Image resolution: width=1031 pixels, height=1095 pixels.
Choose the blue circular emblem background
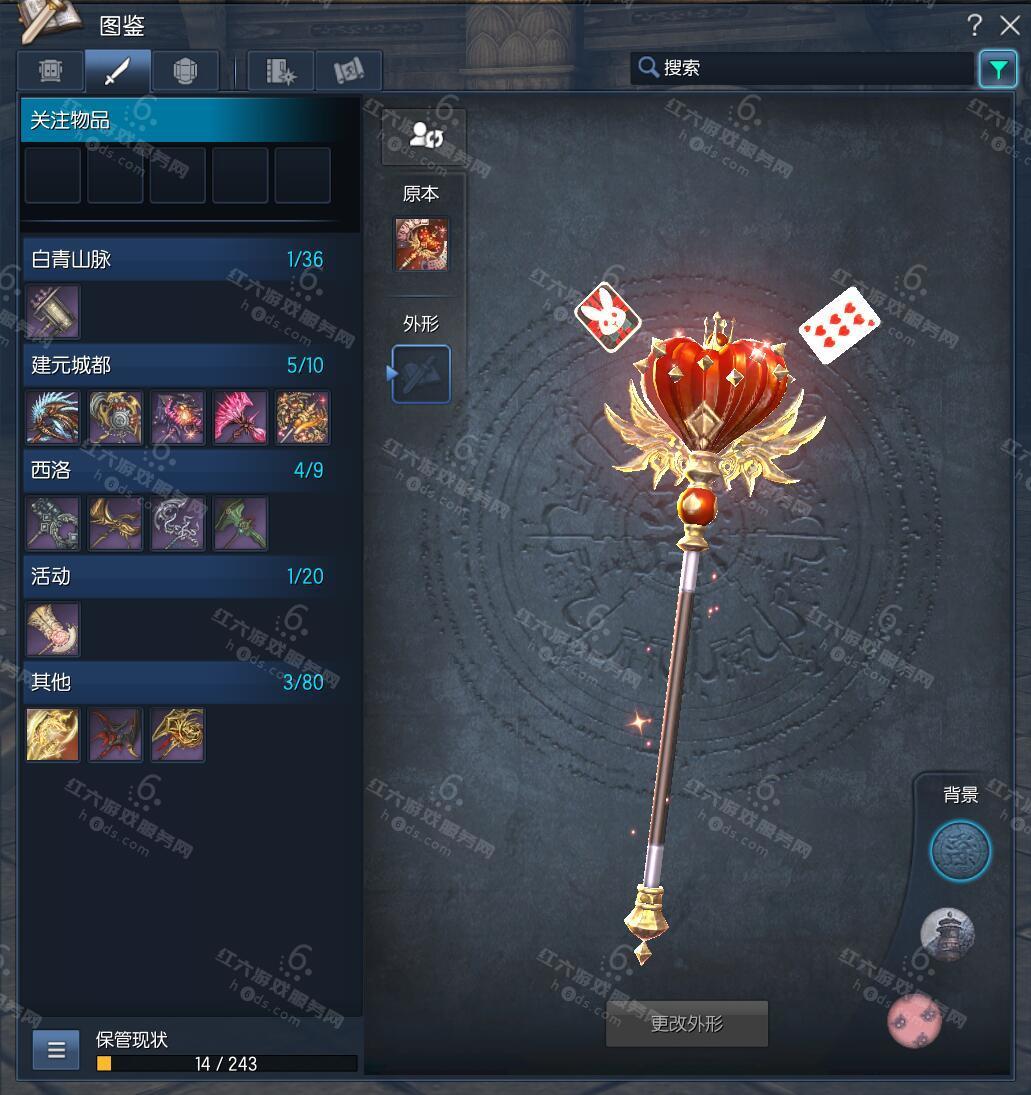pyautogui.click(x=960, y=852)
